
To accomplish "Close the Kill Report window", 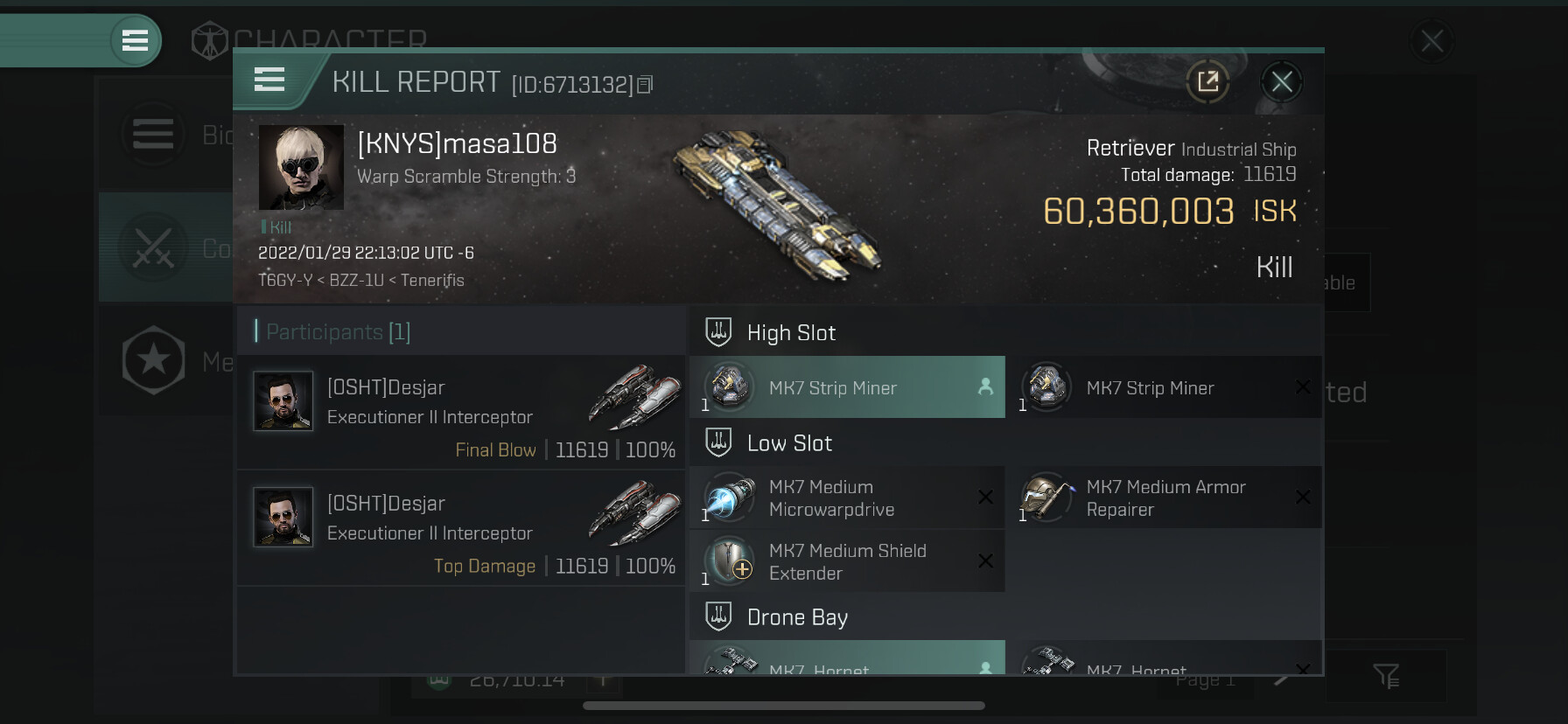I will point(1281,82).
